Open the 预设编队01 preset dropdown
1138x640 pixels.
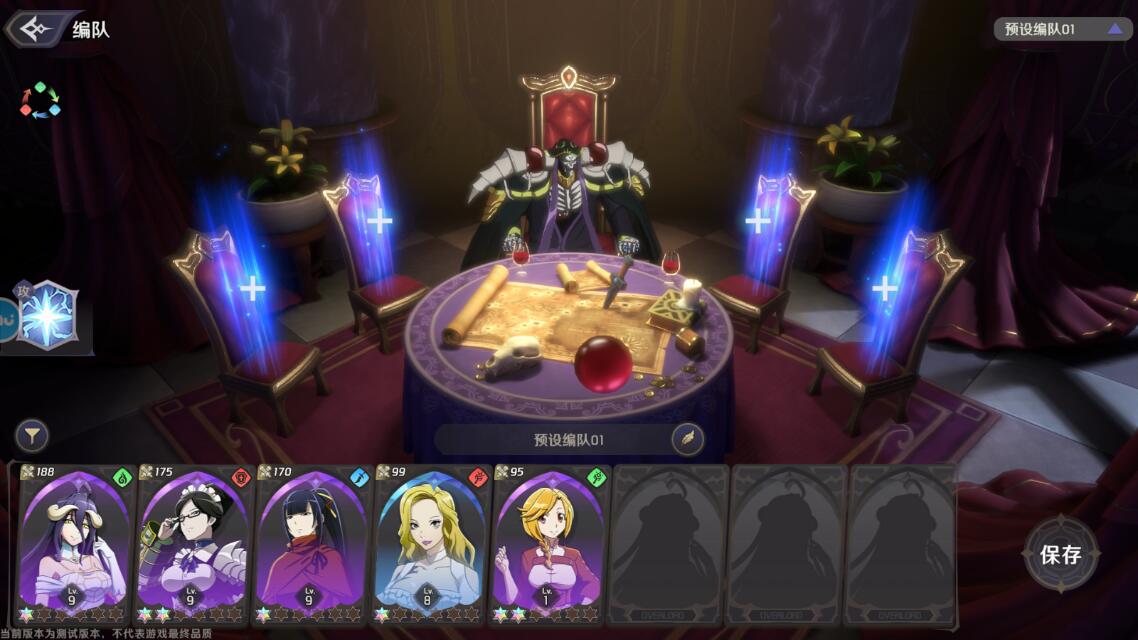pyautogui.click(x=1060, y=29)
